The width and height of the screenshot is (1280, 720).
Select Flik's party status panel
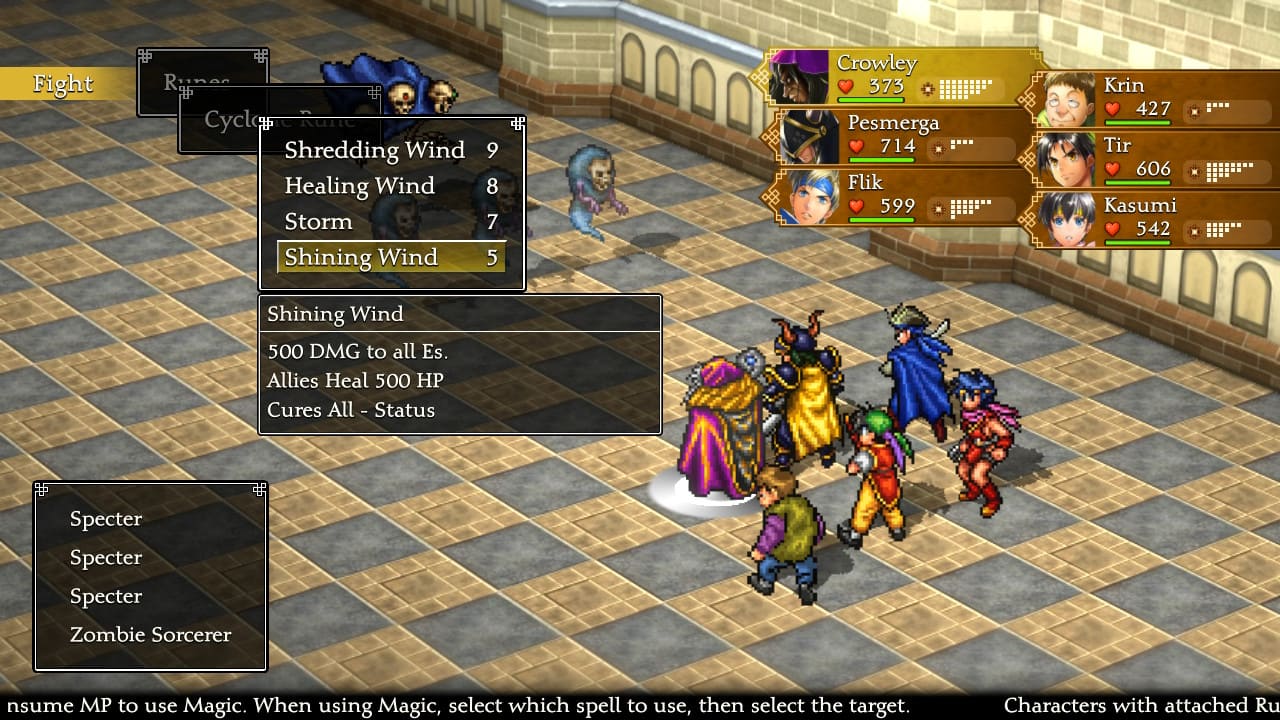coord(895,196)
